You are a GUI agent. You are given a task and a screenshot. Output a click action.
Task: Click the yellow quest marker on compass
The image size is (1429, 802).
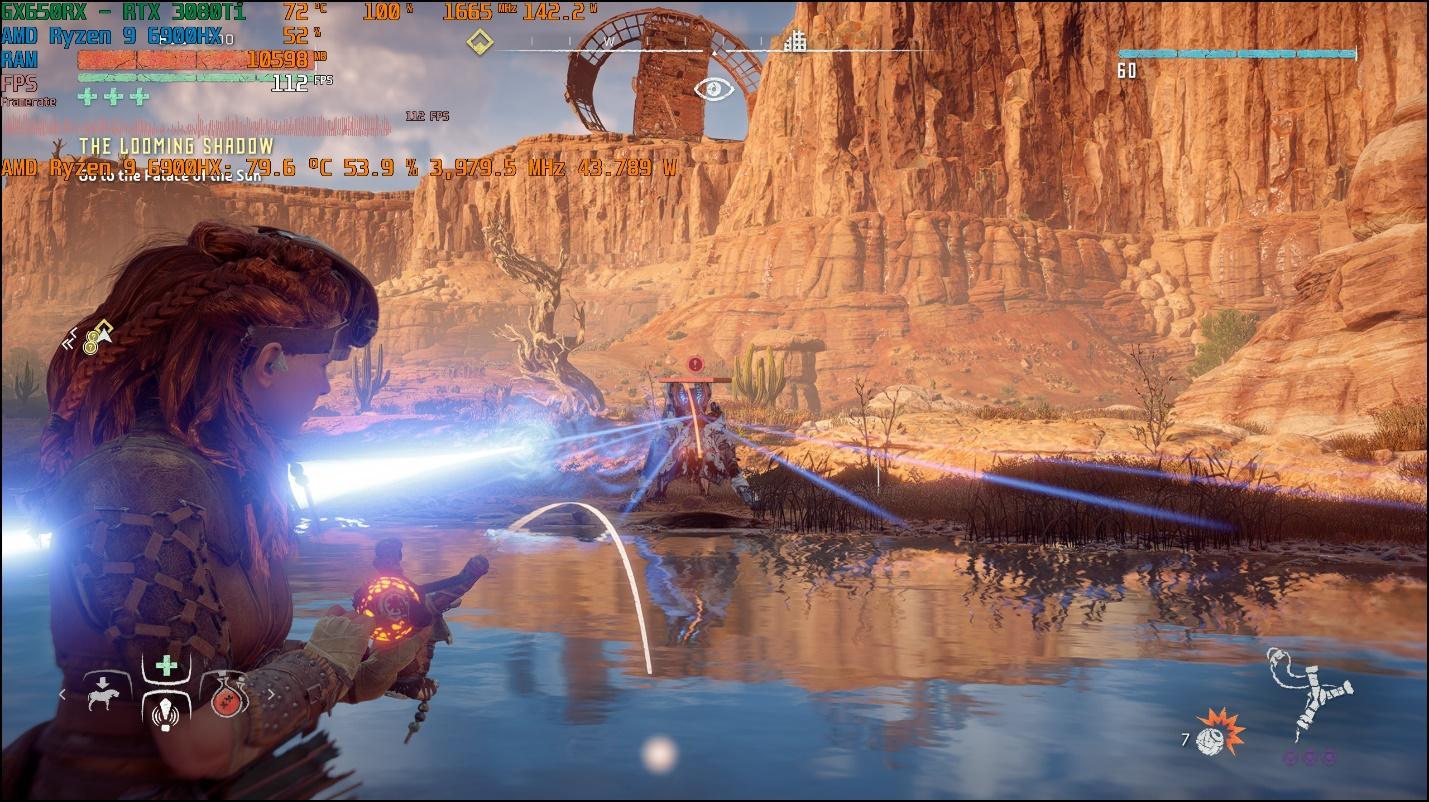(x=481, y=42)
